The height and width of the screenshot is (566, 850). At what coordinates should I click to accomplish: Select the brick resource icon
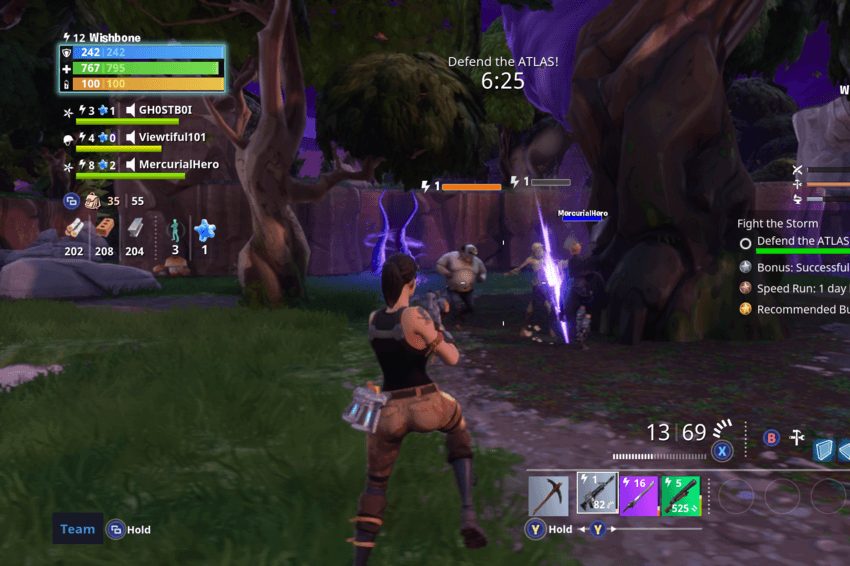(x=104, y=230)
